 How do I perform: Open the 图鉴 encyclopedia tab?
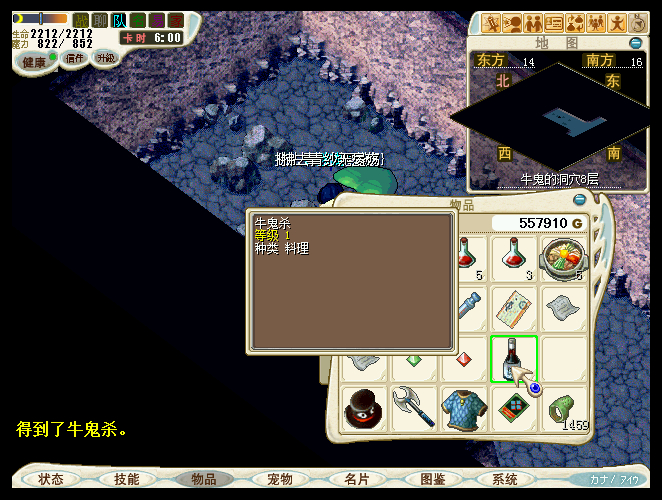click(x=433, y=479)
